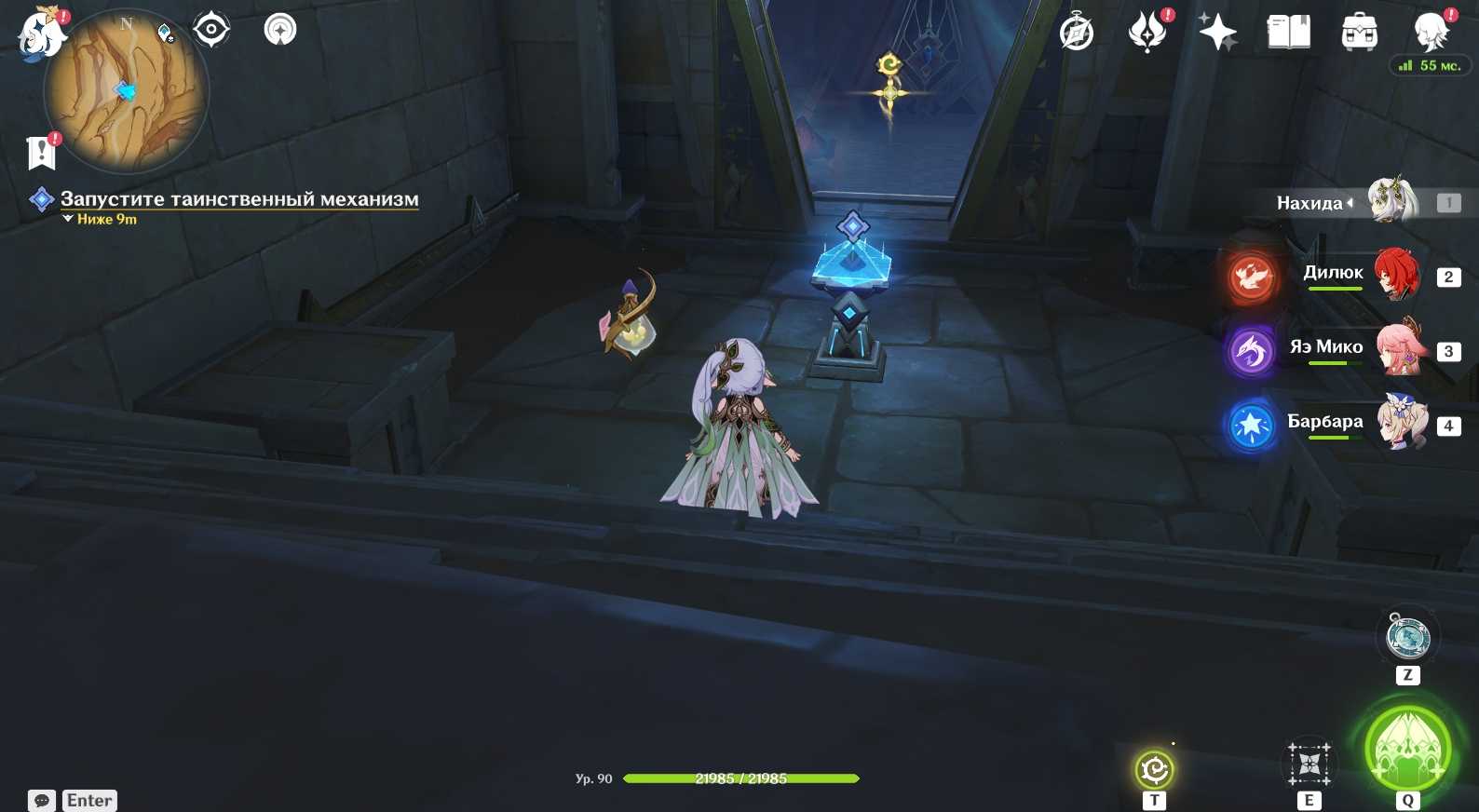The width and height of the screenshot is (1479, 812).
Task: Select active character Нахида portrait
Action: pos(1391,201)
